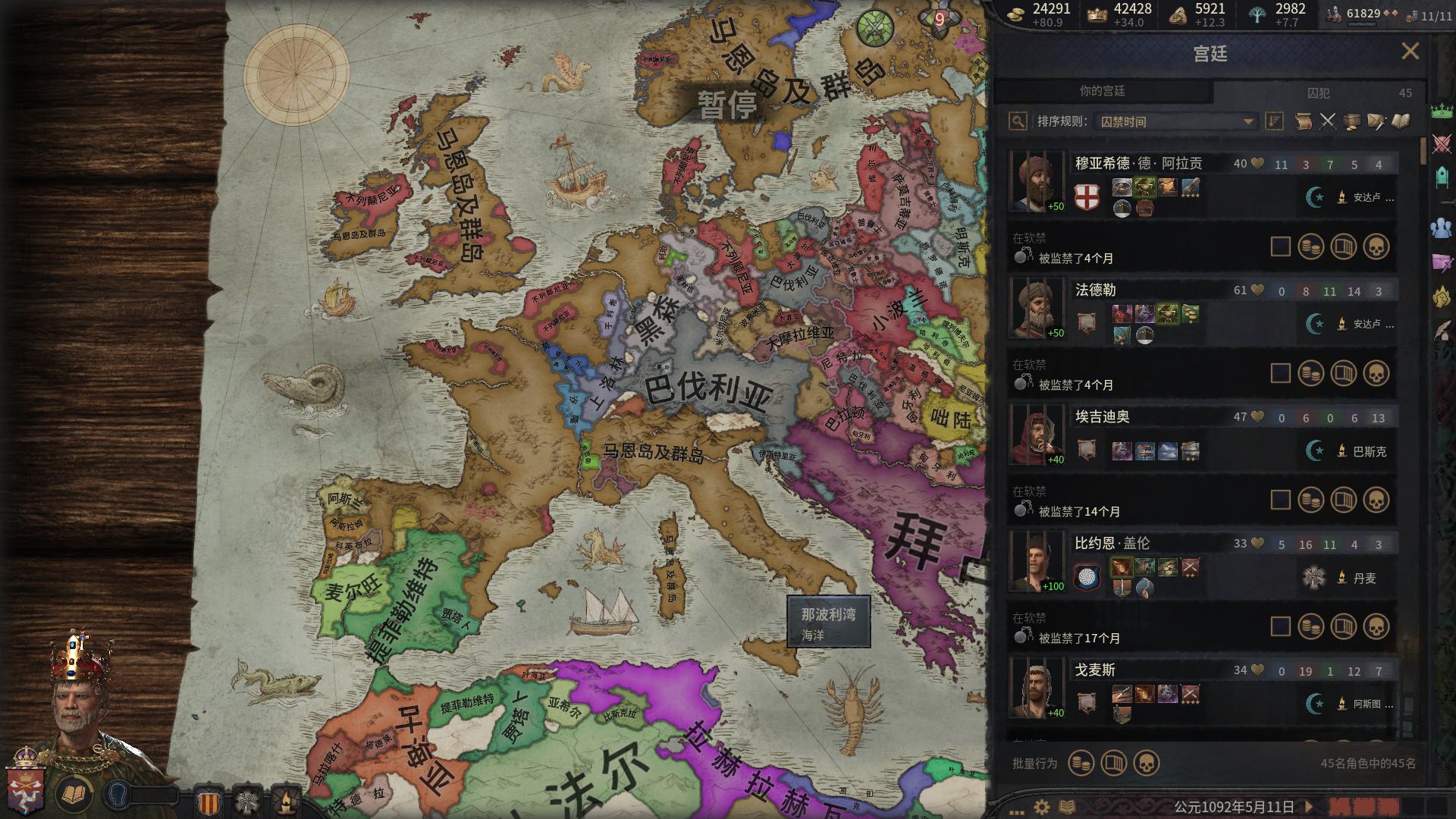Toggle the sort order direction button

pyautogui.click(x=1274, y=121)
